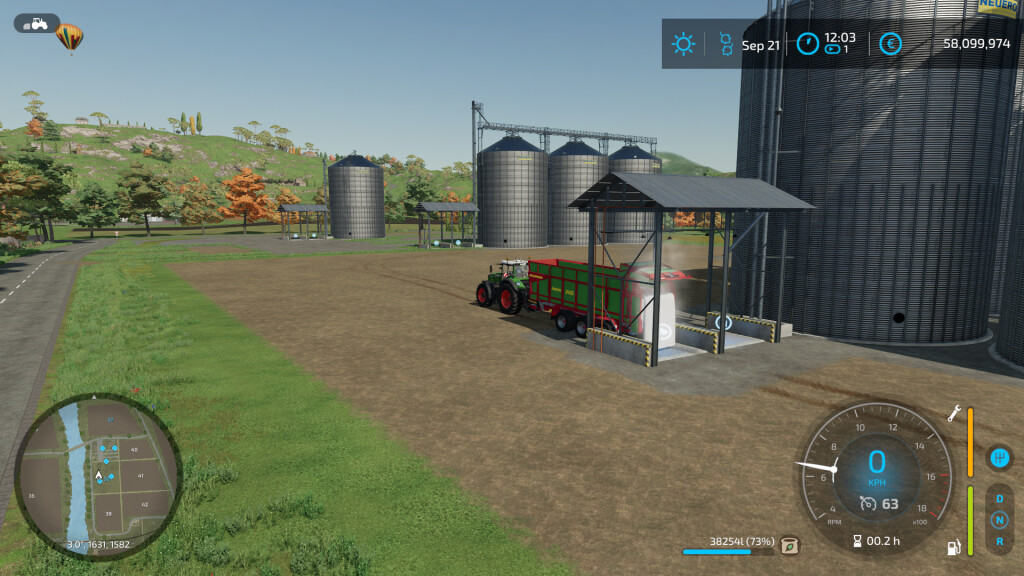
Task: Select the D drive gear indicator
Action: [x=998, y=499]
